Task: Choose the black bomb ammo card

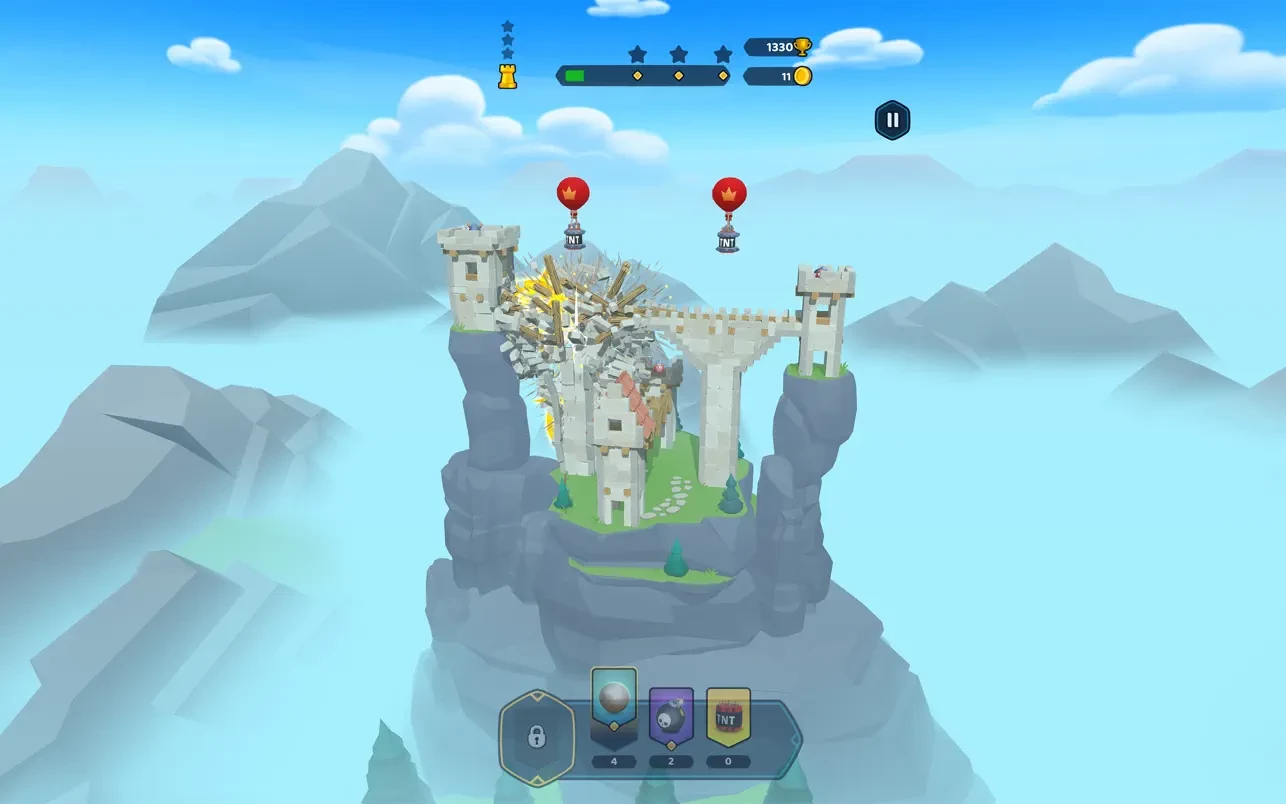Action: click(671, 717)
